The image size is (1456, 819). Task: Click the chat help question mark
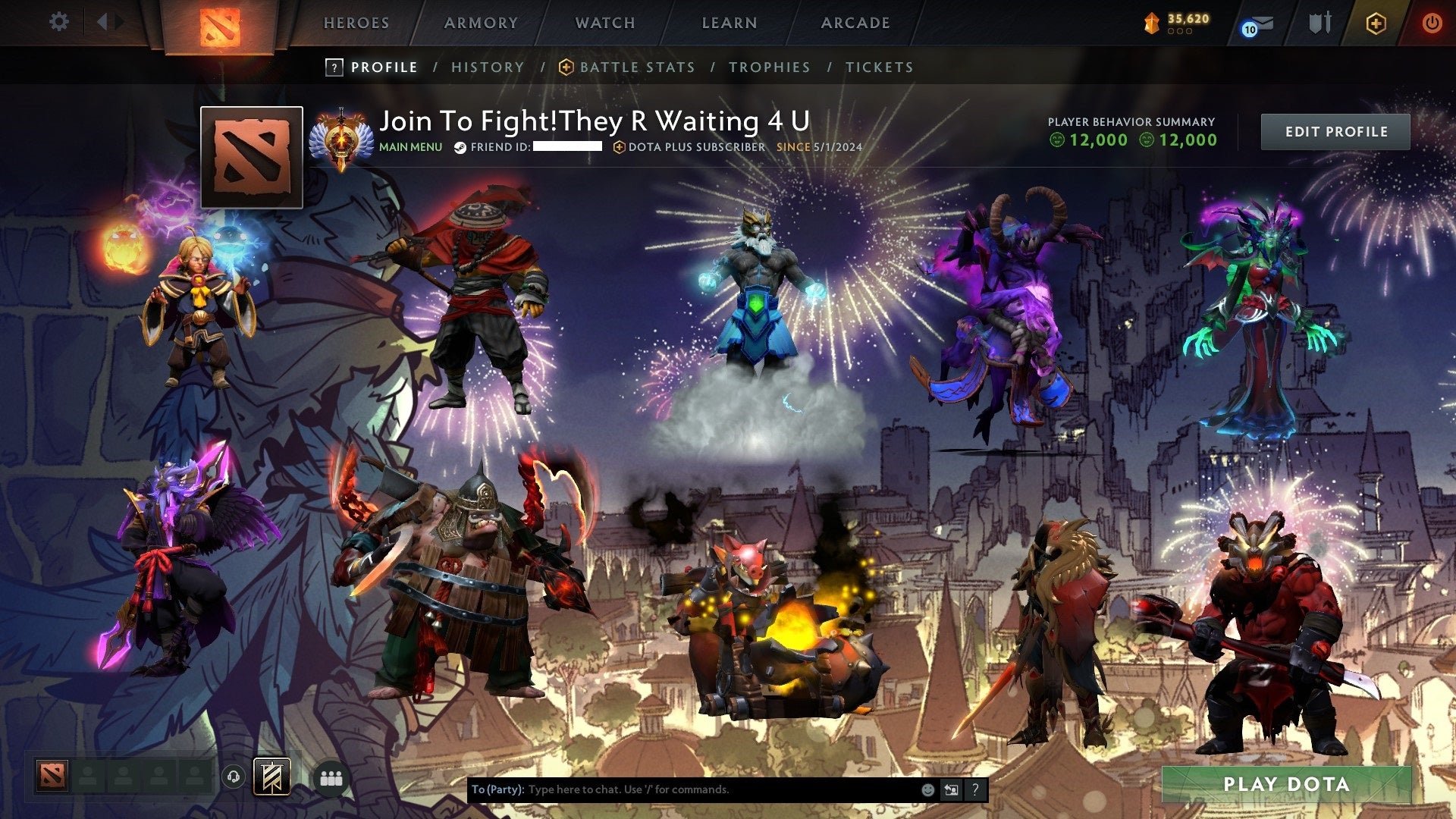coord(976,789)
